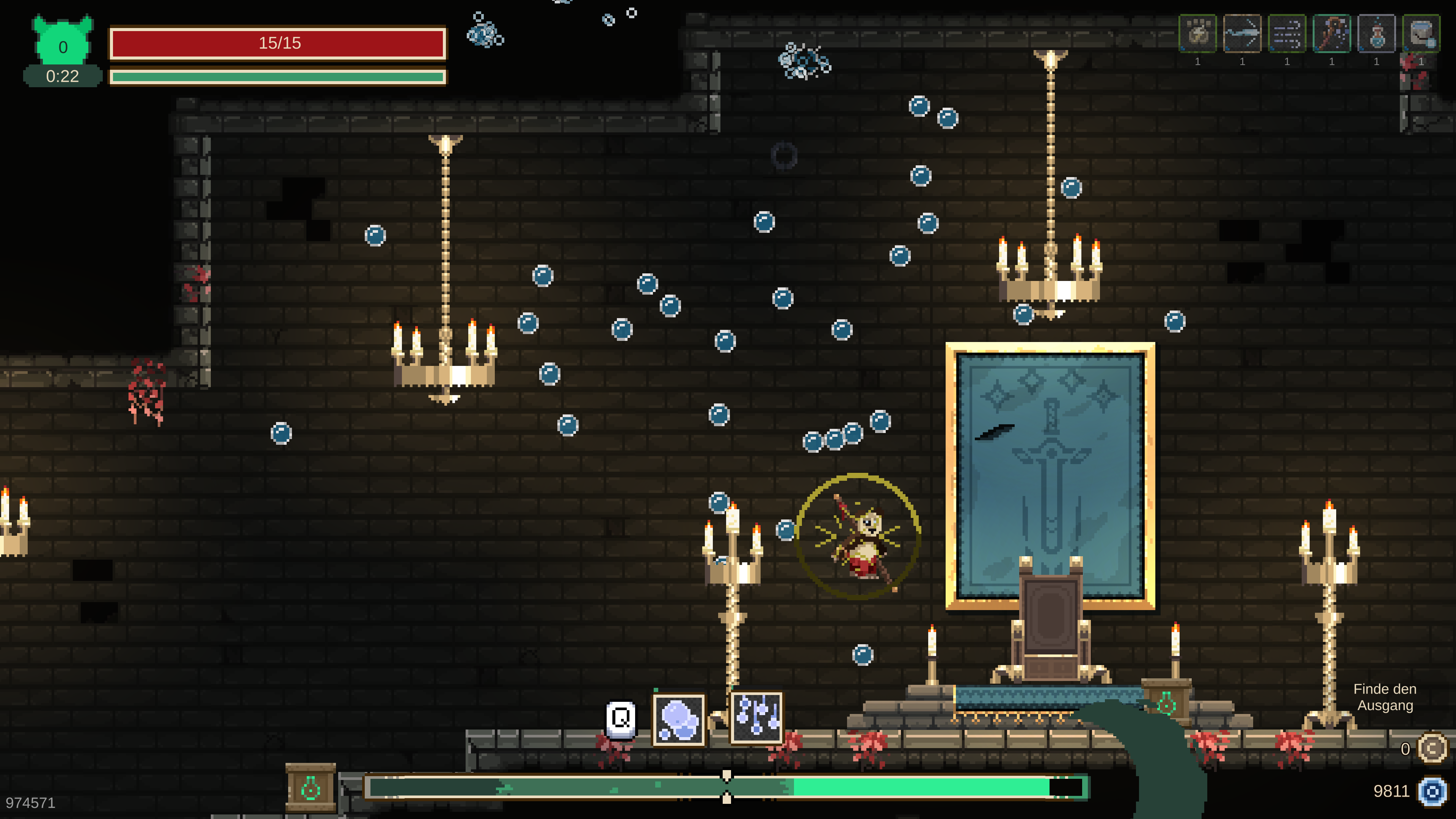Select the metal bucket item icon

(x=1421, y=33)
